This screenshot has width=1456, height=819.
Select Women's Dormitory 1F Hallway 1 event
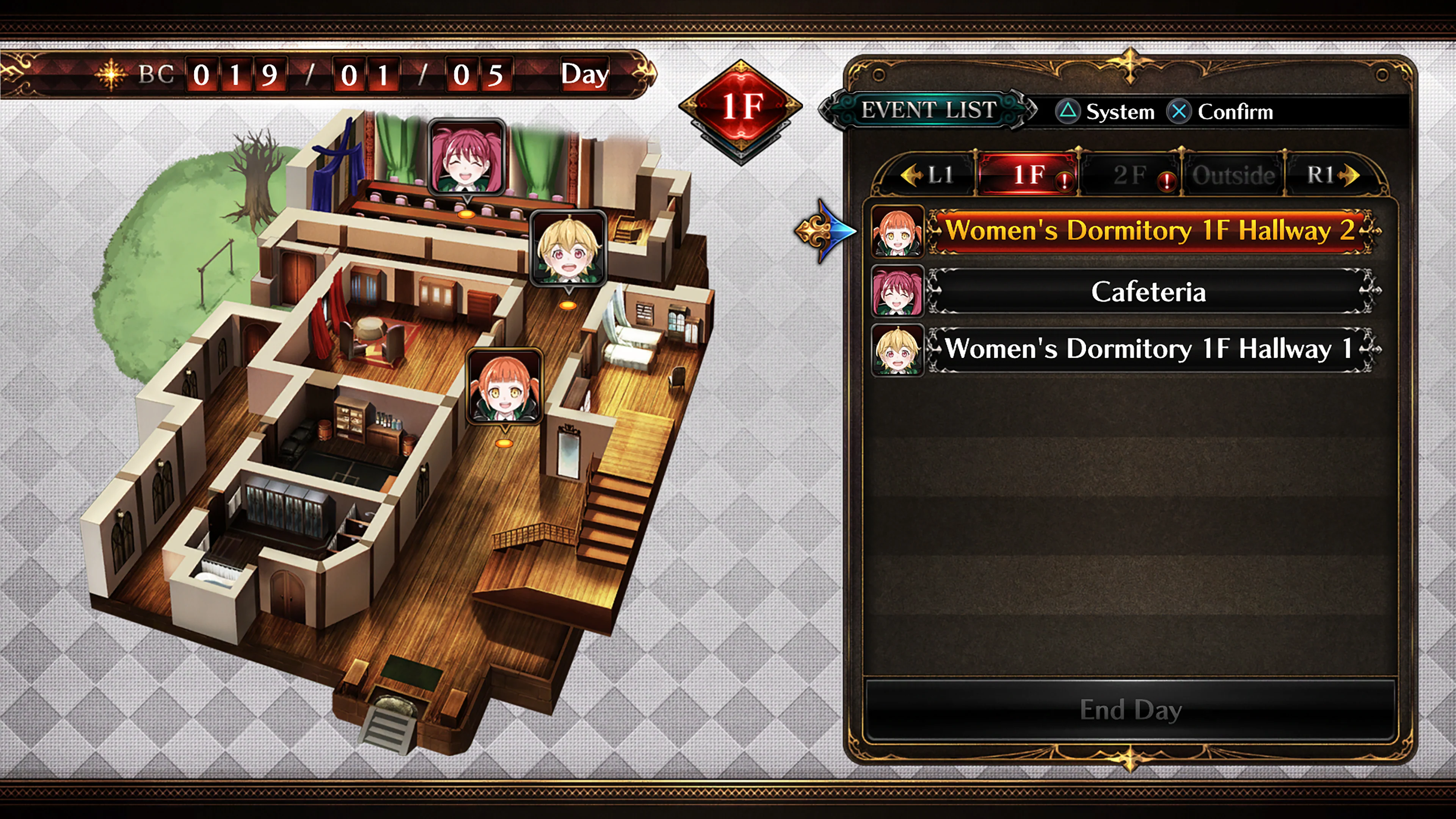click(x=1150, y=349)
